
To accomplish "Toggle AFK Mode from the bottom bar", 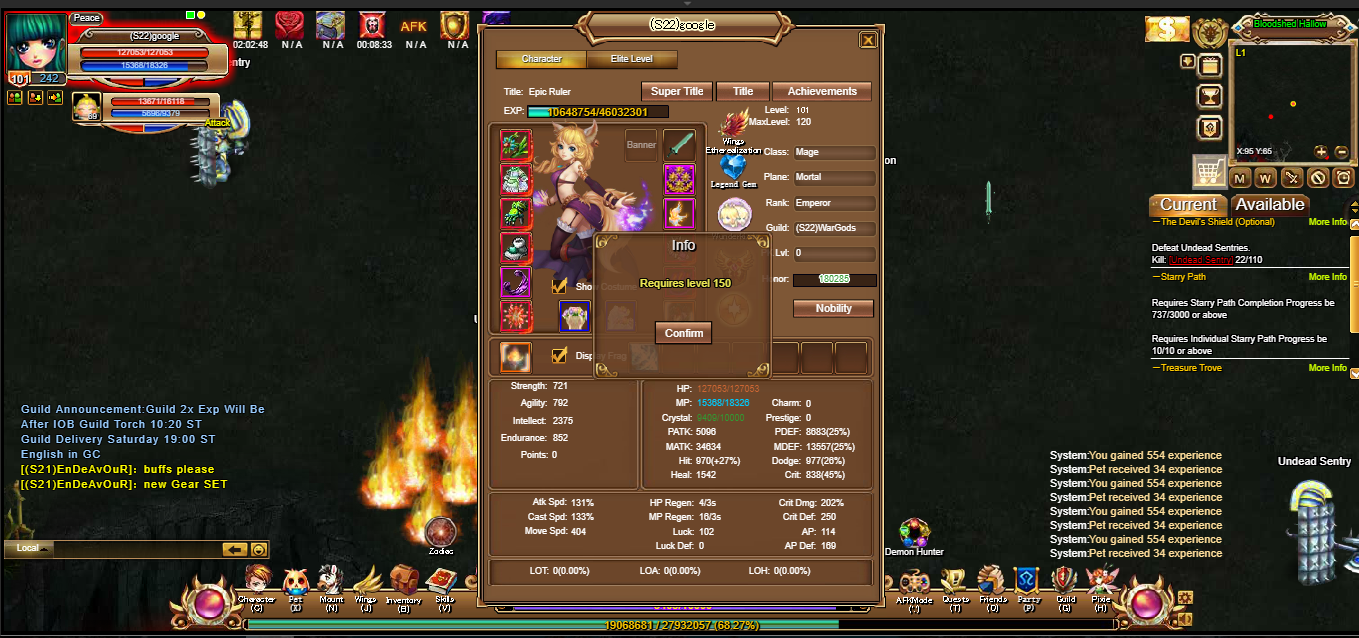I will click(x=914, y=583).
